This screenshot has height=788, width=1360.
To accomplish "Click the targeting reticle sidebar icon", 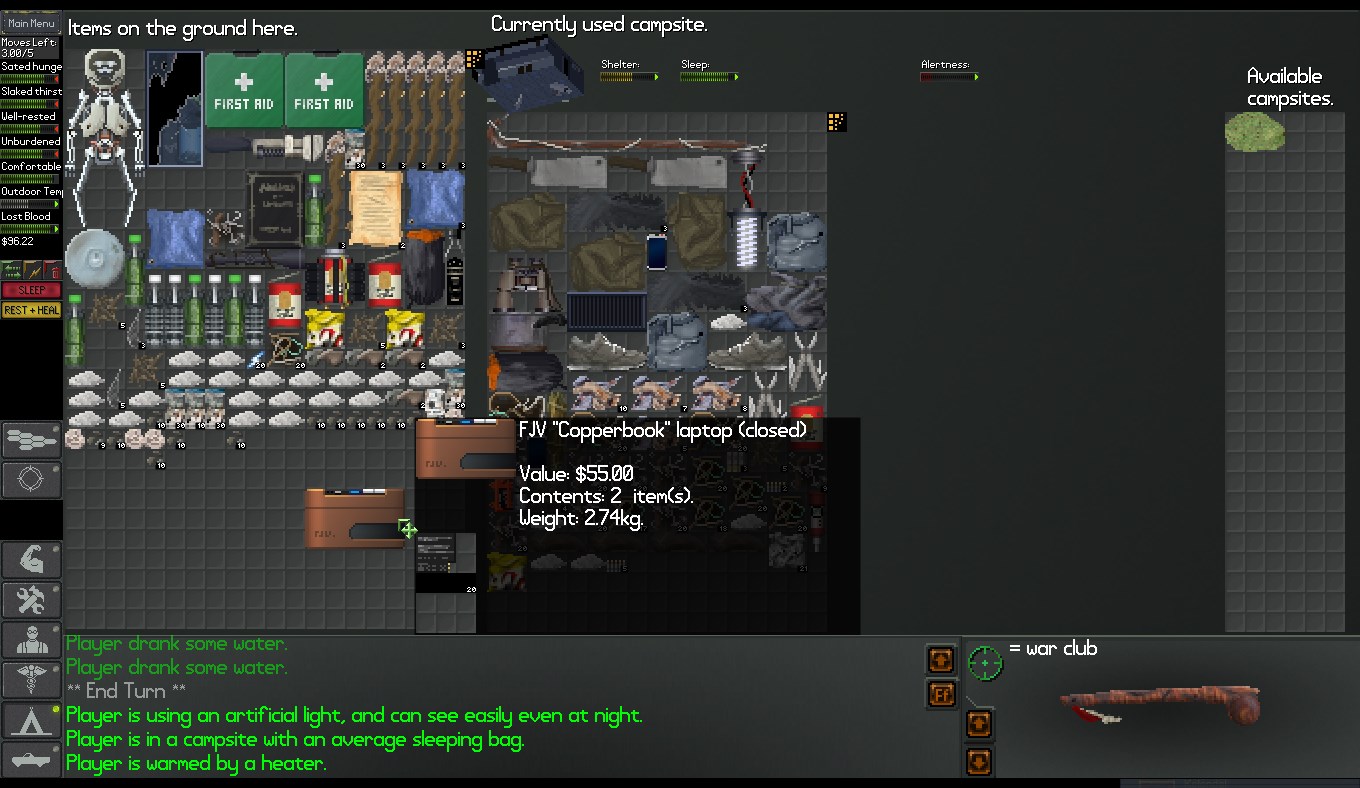I will point(31,480).
